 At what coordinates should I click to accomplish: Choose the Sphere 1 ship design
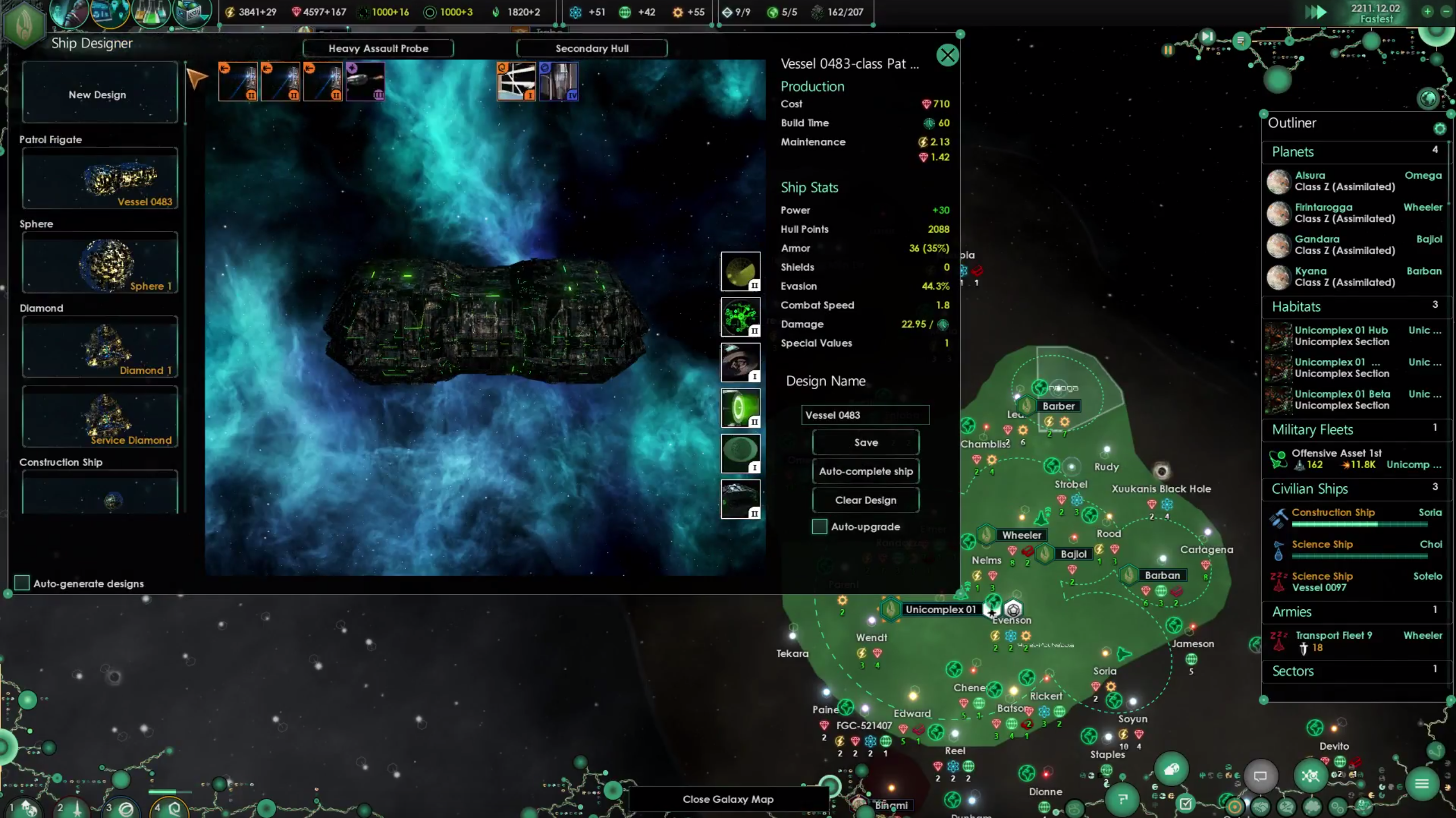[x=100, y=263]
